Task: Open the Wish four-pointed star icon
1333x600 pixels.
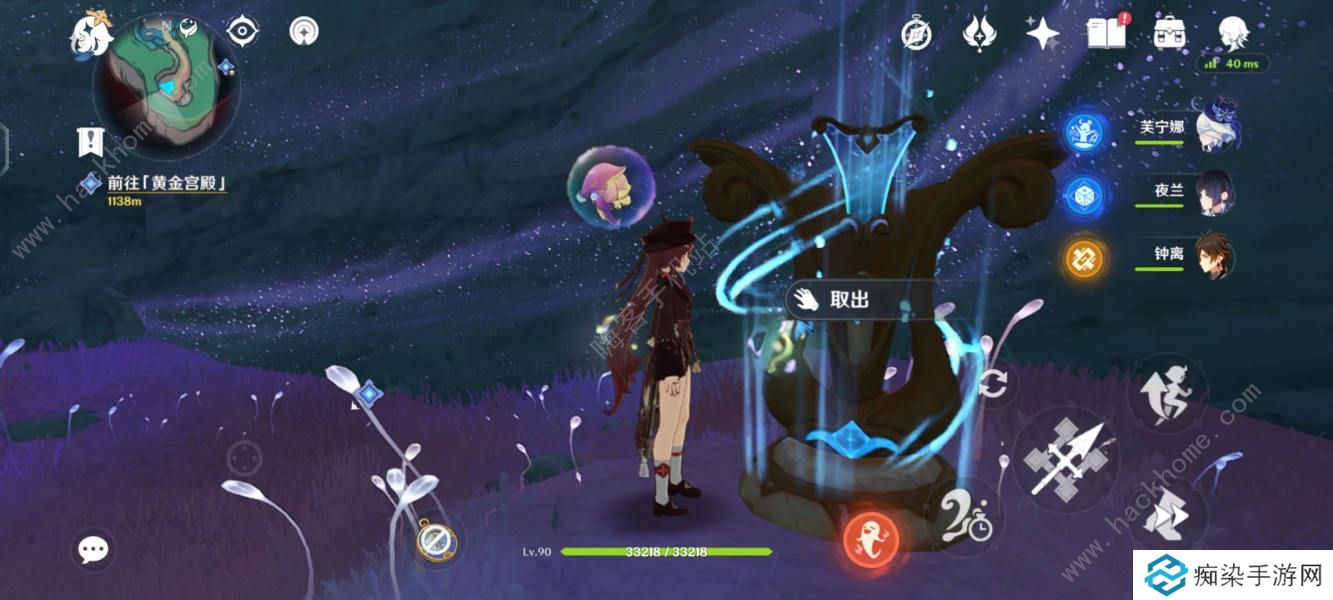Action: click(x=1042, y=34)
